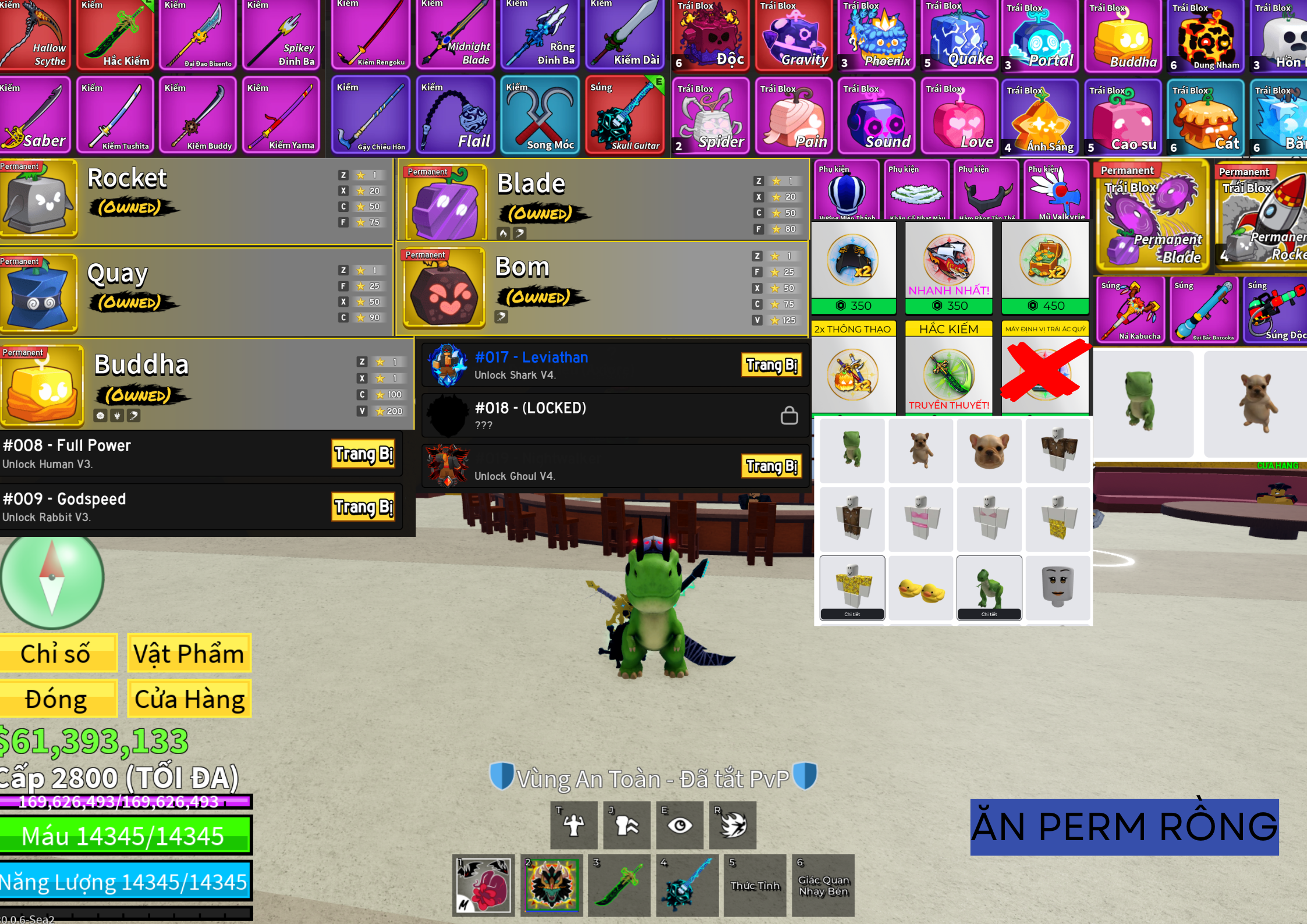Equip the #017 Leviathan title
This screenshot has height=924, width=1307.
(x=771, y=365)
